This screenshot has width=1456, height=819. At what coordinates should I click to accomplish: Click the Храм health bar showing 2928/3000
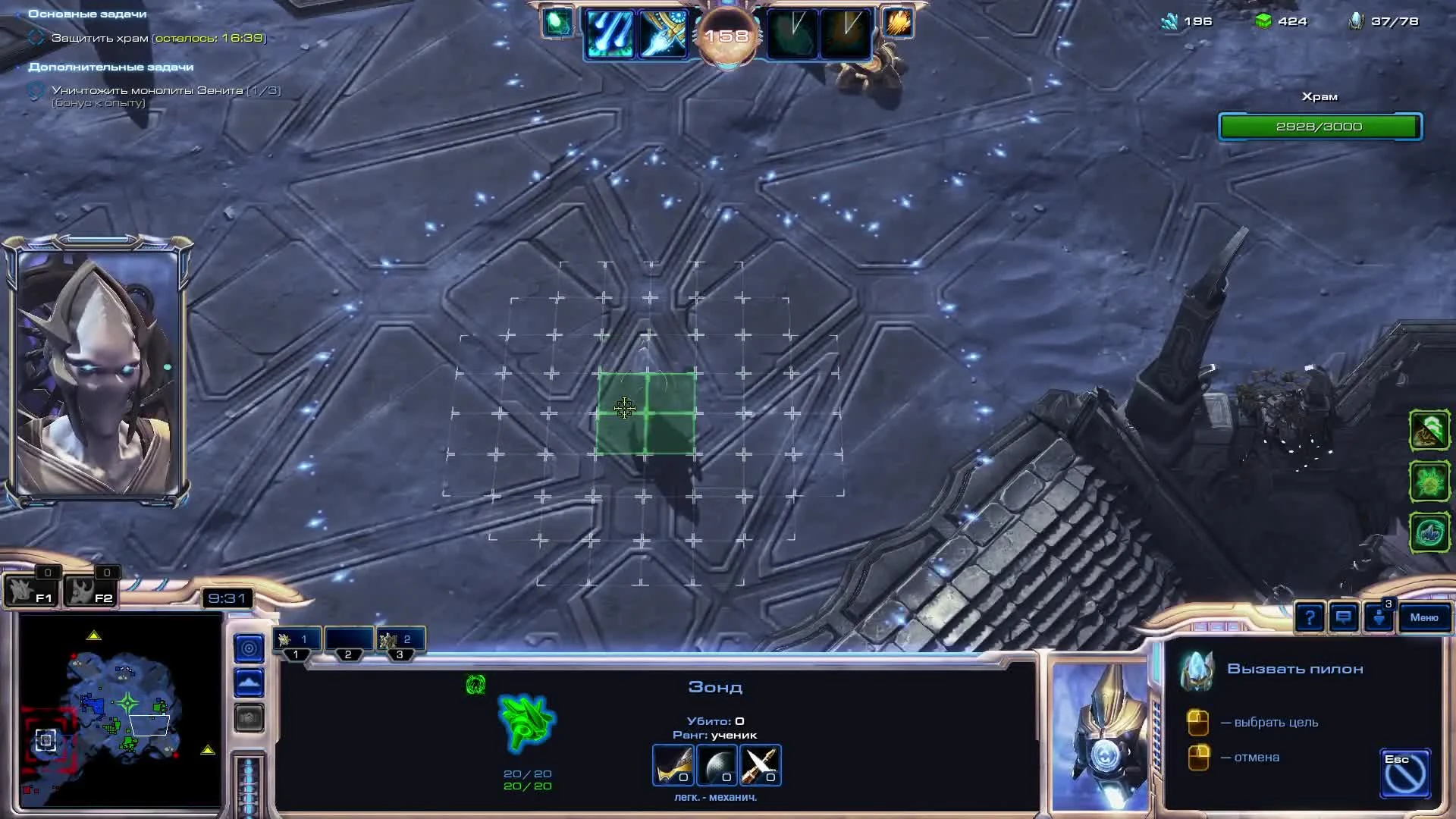pos(1319,127)
